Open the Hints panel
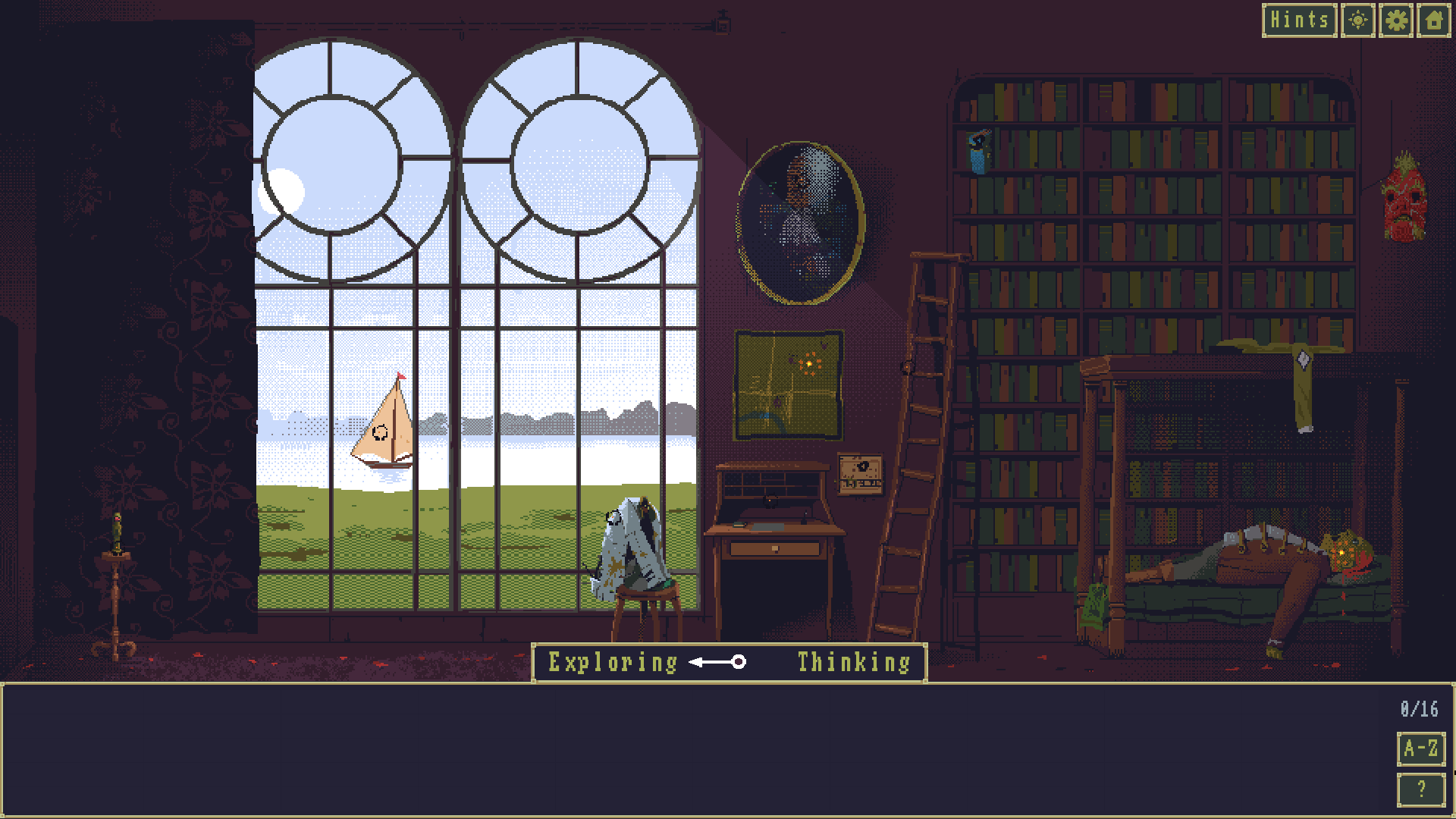Screen dimensions: 1456x819 (x=1299, y=20)
